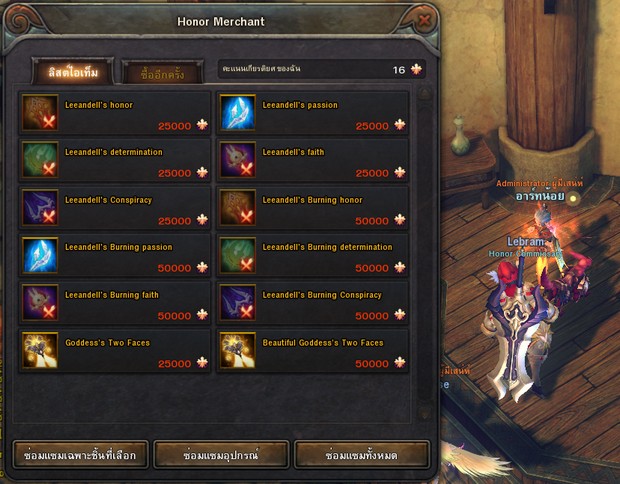Select Leeandell's honor item
The height and width of the screenshot is (484, 620).
tap(115, 114)
